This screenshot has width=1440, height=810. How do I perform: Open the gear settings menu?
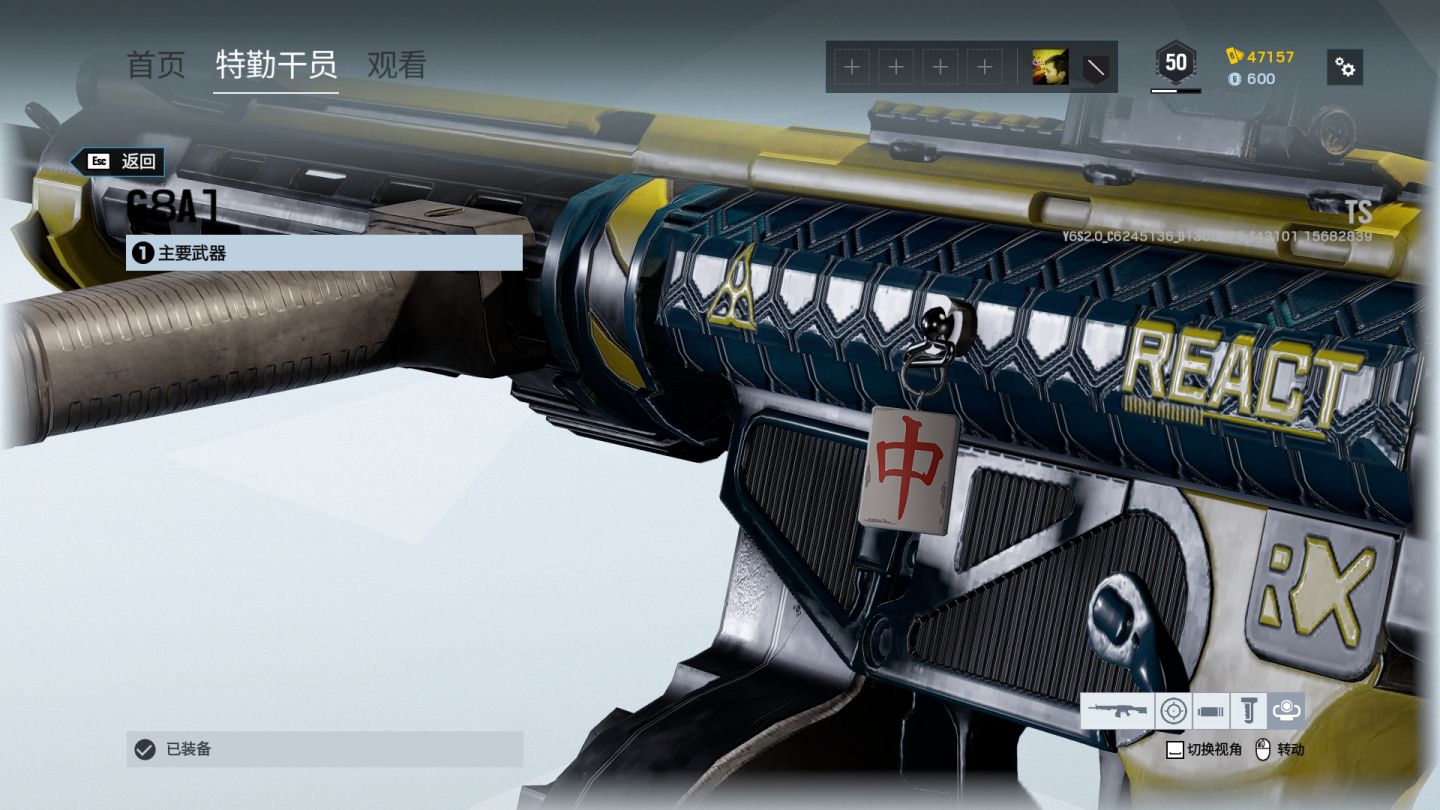pos(1345,67)
